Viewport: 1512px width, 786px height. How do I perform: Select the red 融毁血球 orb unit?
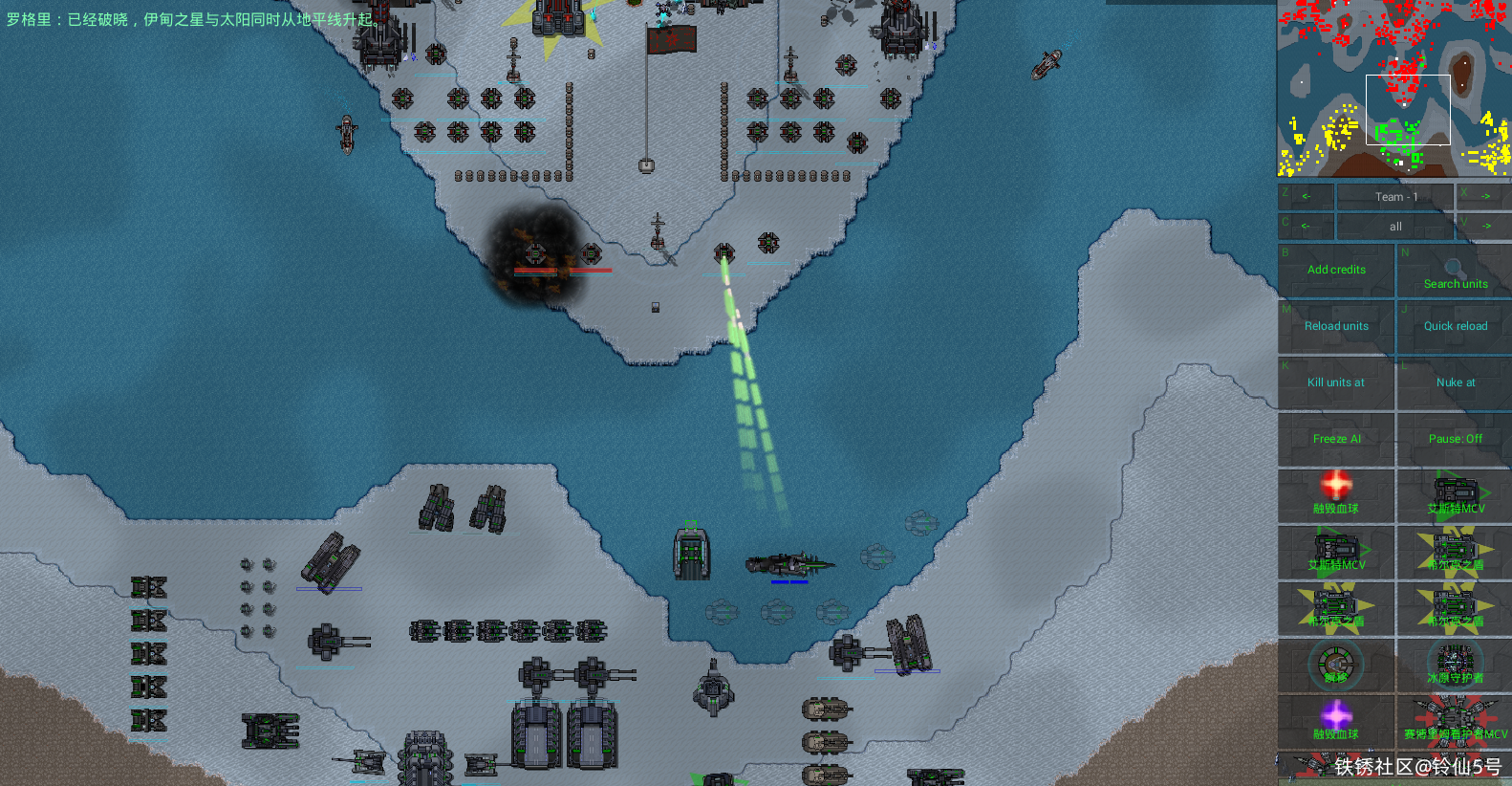point(1336,494)
